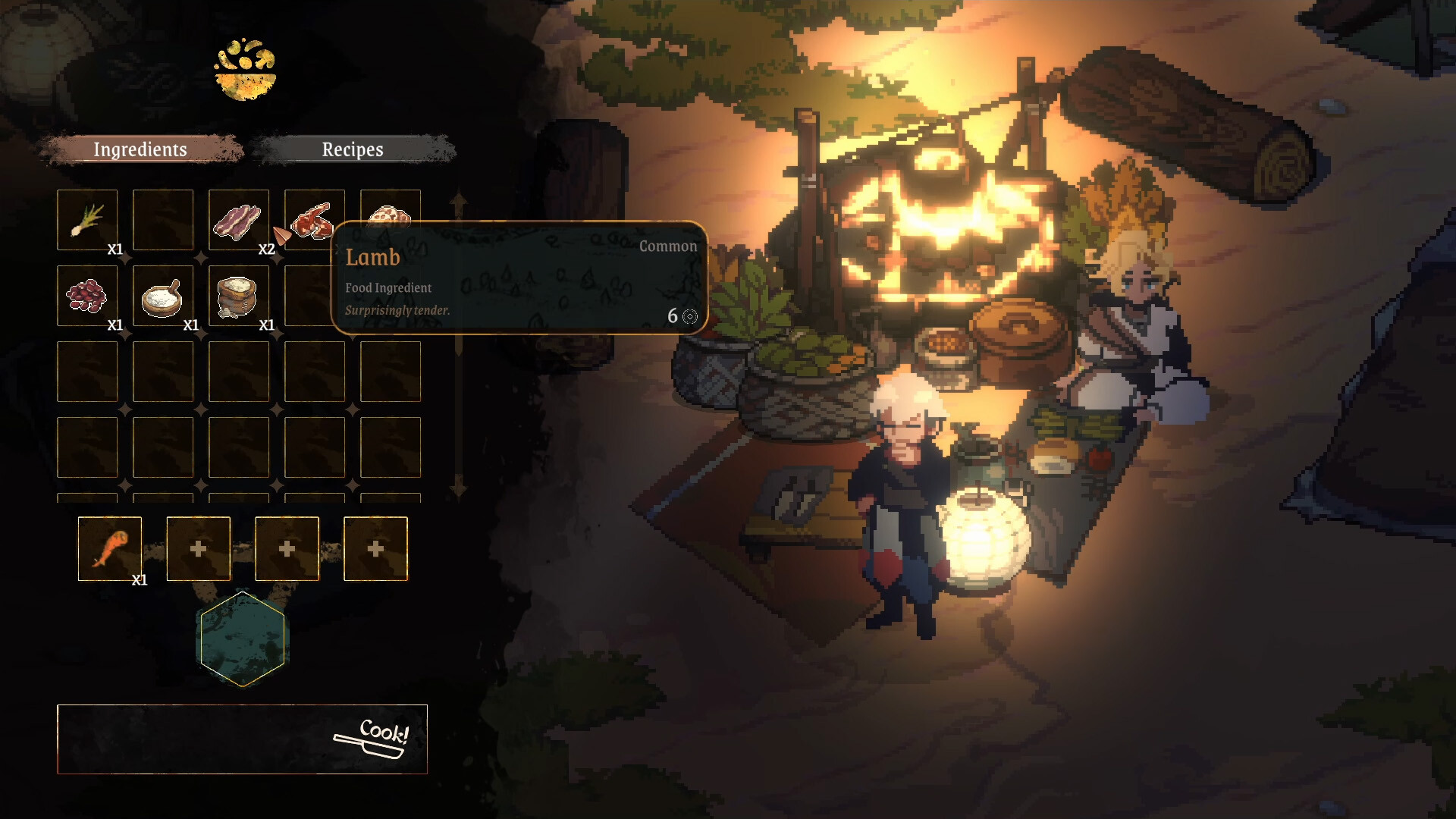Select the bowl of white powder with spoon

click(x=162, y=296)
